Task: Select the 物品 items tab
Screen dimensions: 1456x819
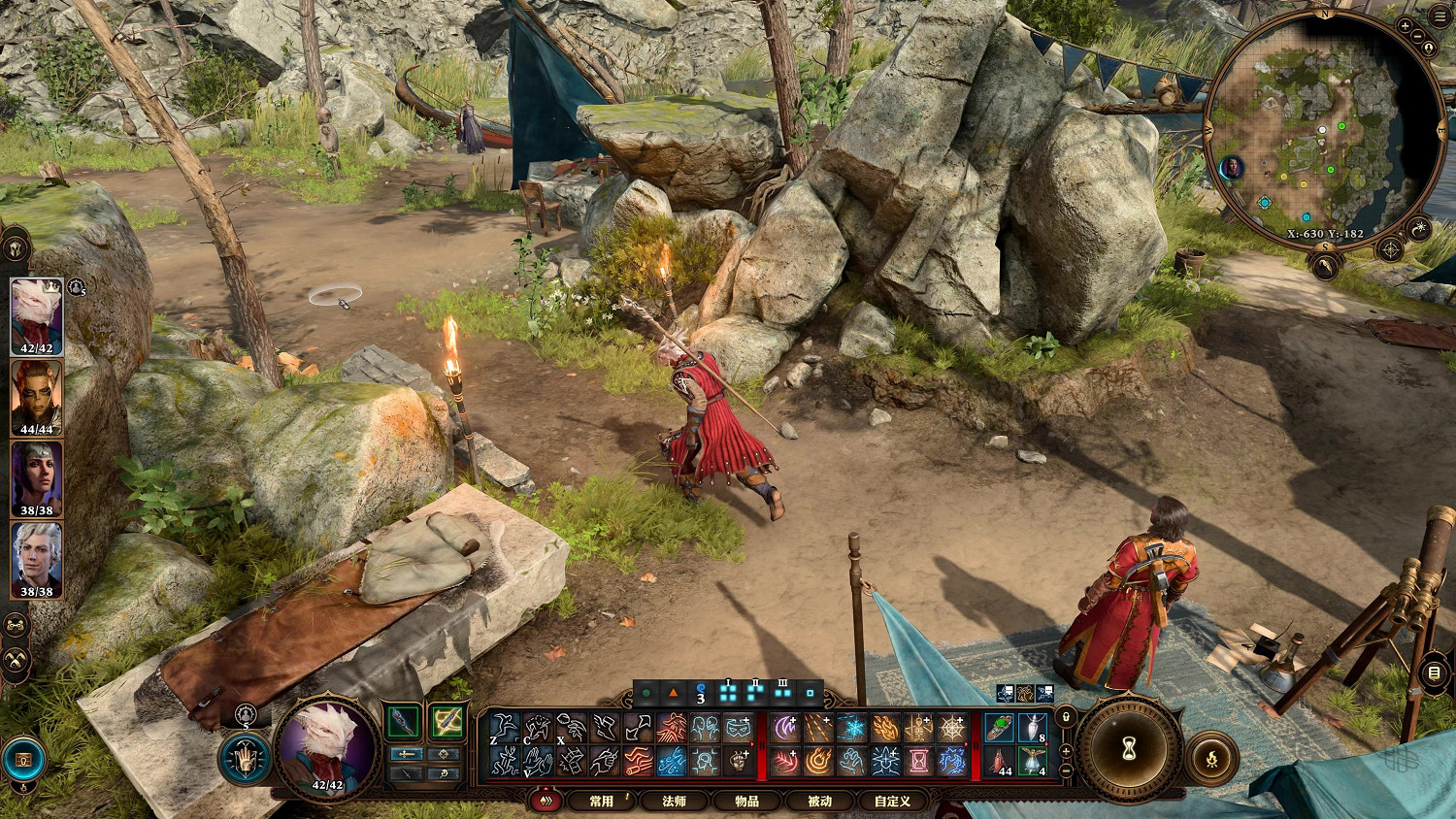Action: (746, 801)
